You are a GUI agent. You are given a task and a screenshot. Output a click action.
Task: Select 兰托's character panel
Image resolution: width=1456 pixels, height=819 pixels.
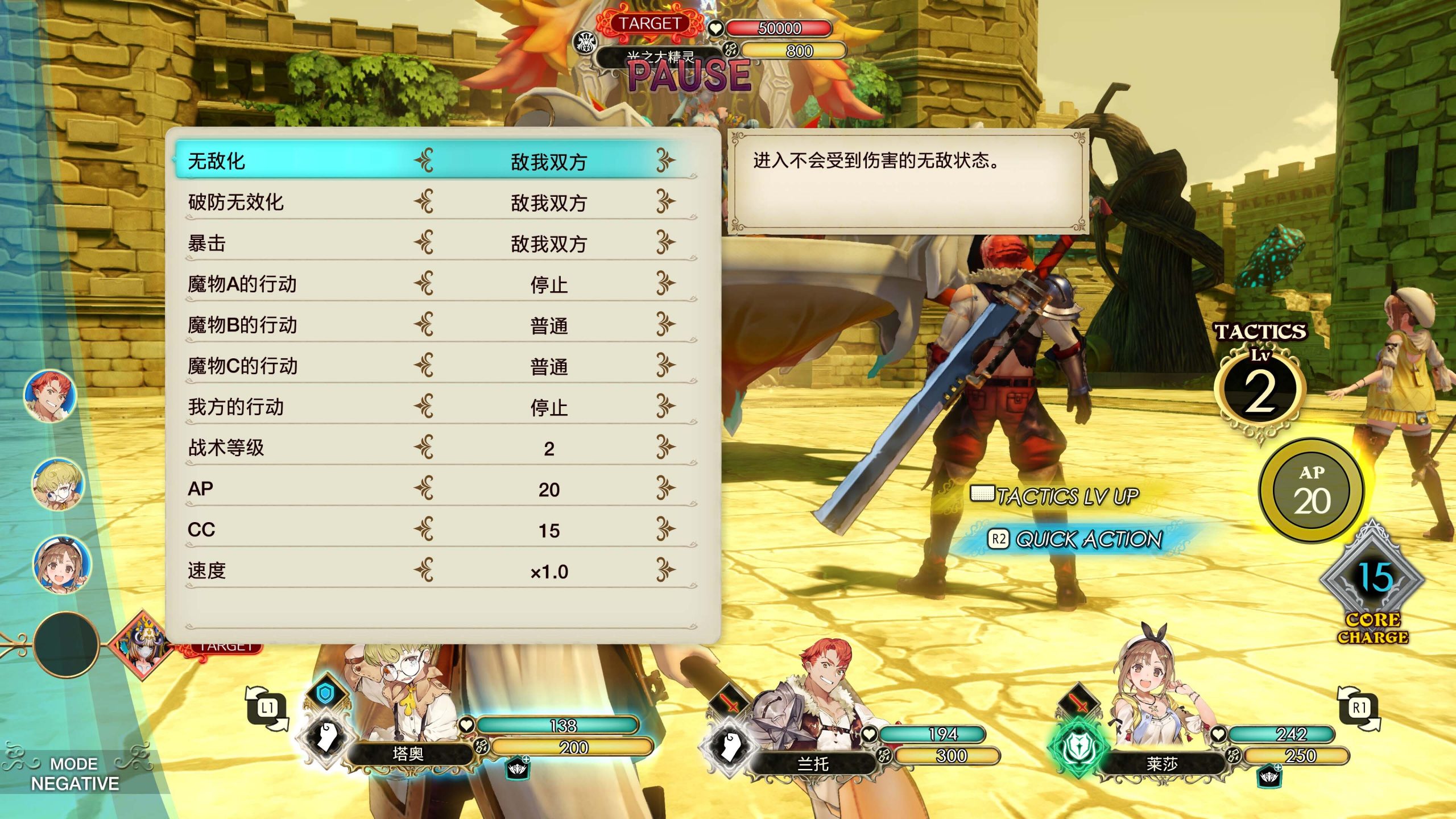(x=813, y=763)
